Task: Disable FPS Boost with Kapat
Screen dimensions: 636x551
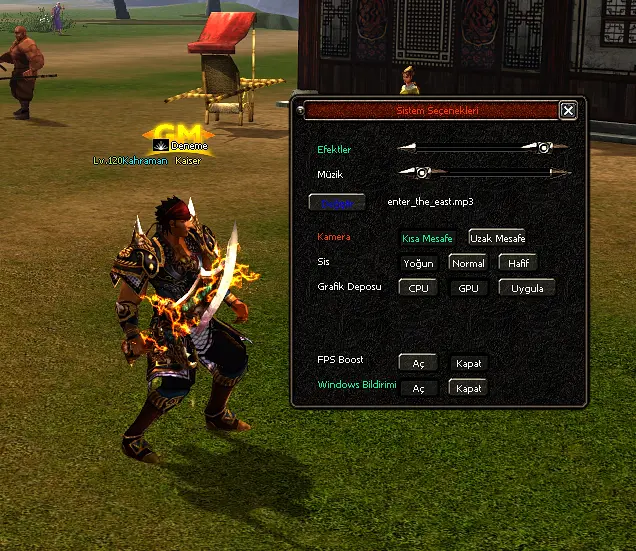Action: pos(468,363)
